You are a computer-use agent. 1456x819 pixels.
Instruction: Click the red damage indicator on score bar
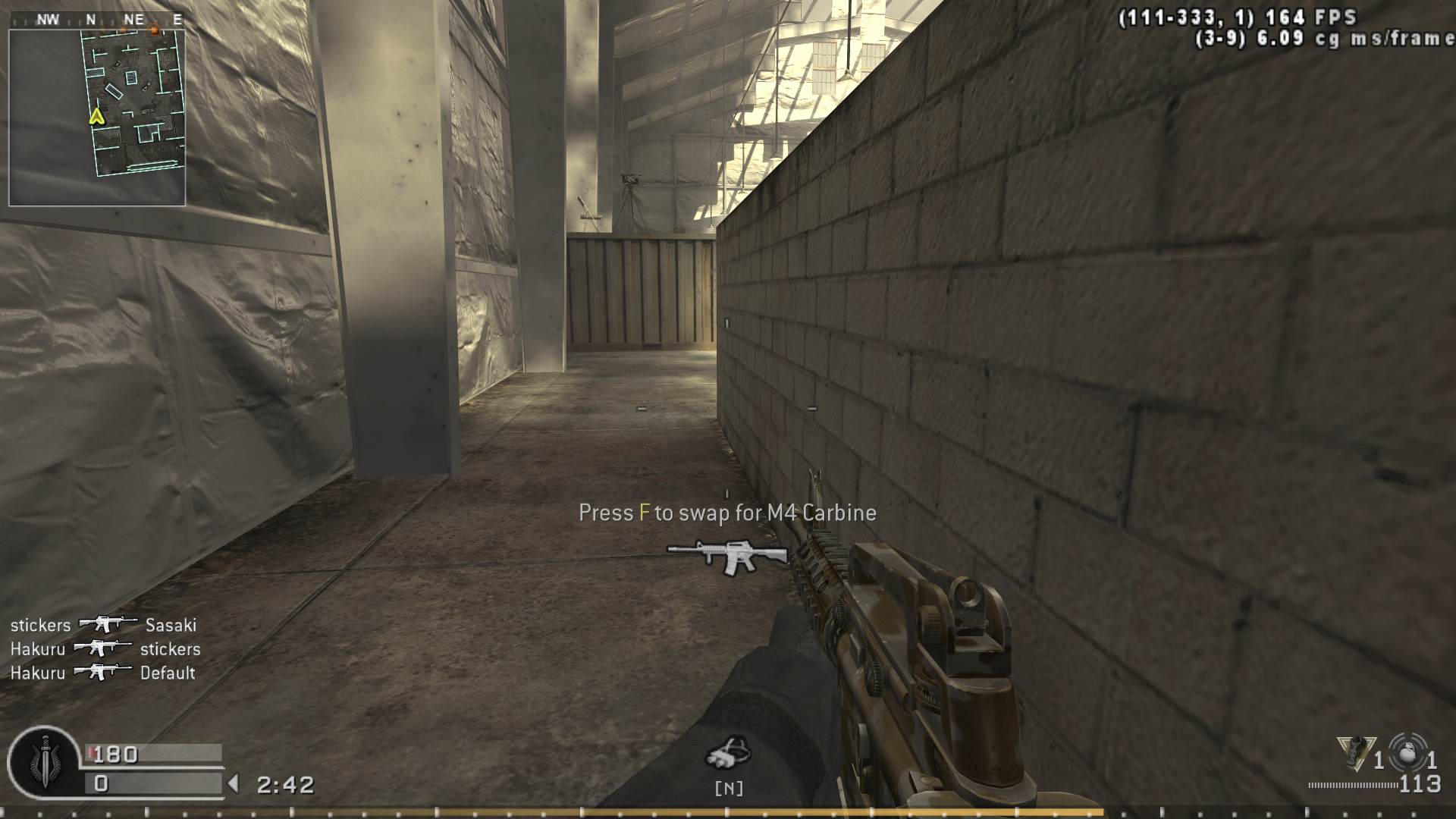tap(92, 751)
